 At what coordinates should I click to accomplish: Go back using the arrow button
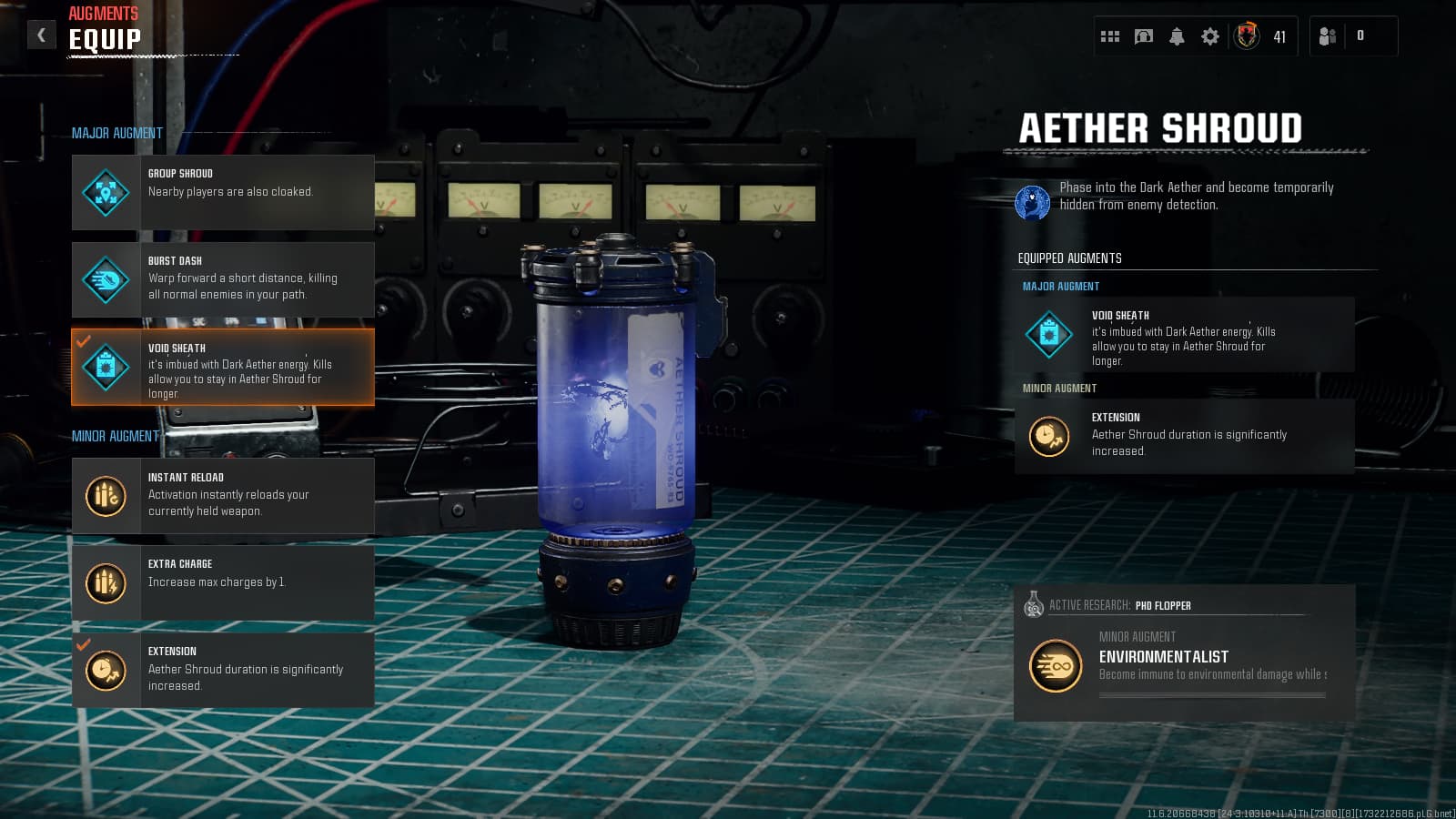click(x=41, y=35)
